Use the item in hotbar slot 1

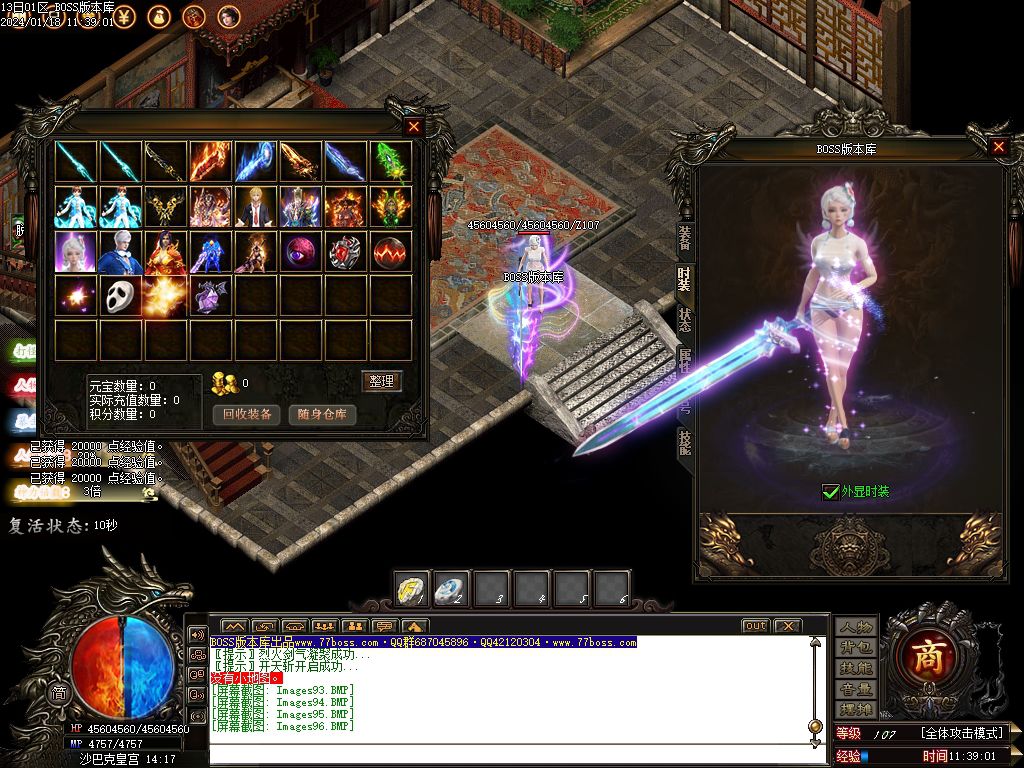[x=411, y=589]
